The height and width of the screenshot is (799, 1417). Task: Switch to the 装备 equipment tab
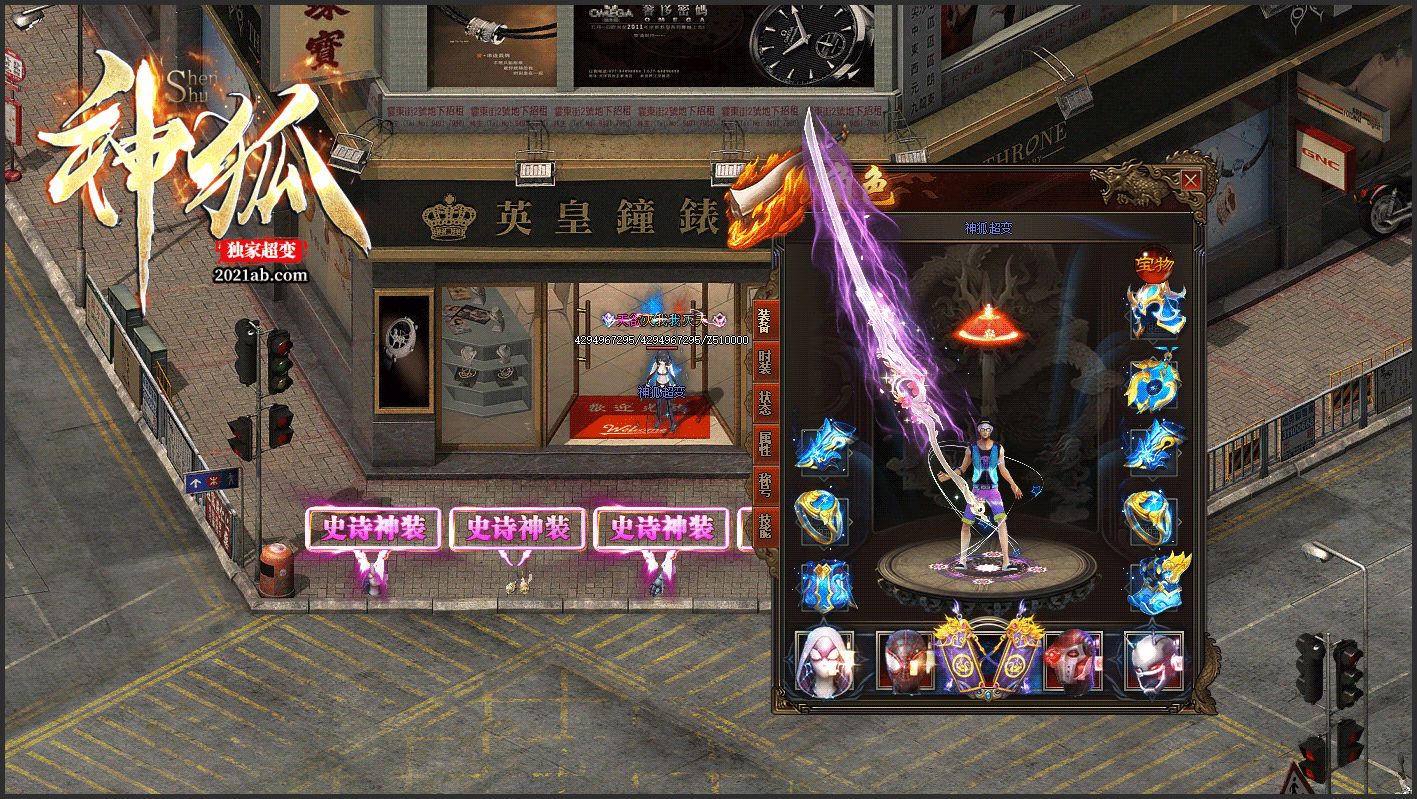tap(765, 321)
